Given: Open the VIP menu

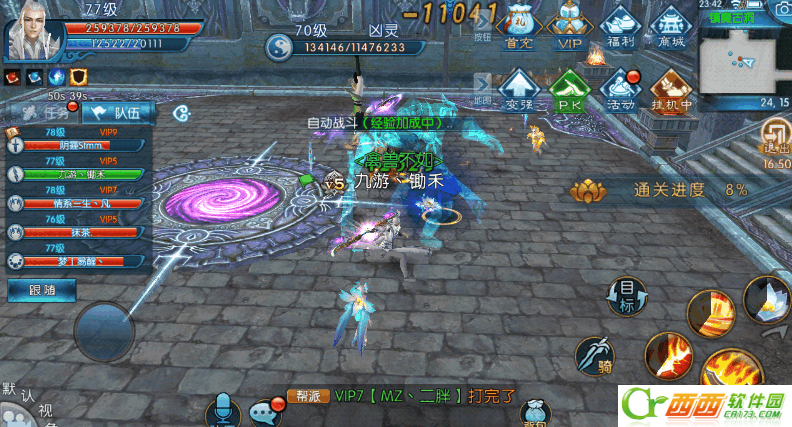Looking at the screenshot, I should [x=569, y=25].
